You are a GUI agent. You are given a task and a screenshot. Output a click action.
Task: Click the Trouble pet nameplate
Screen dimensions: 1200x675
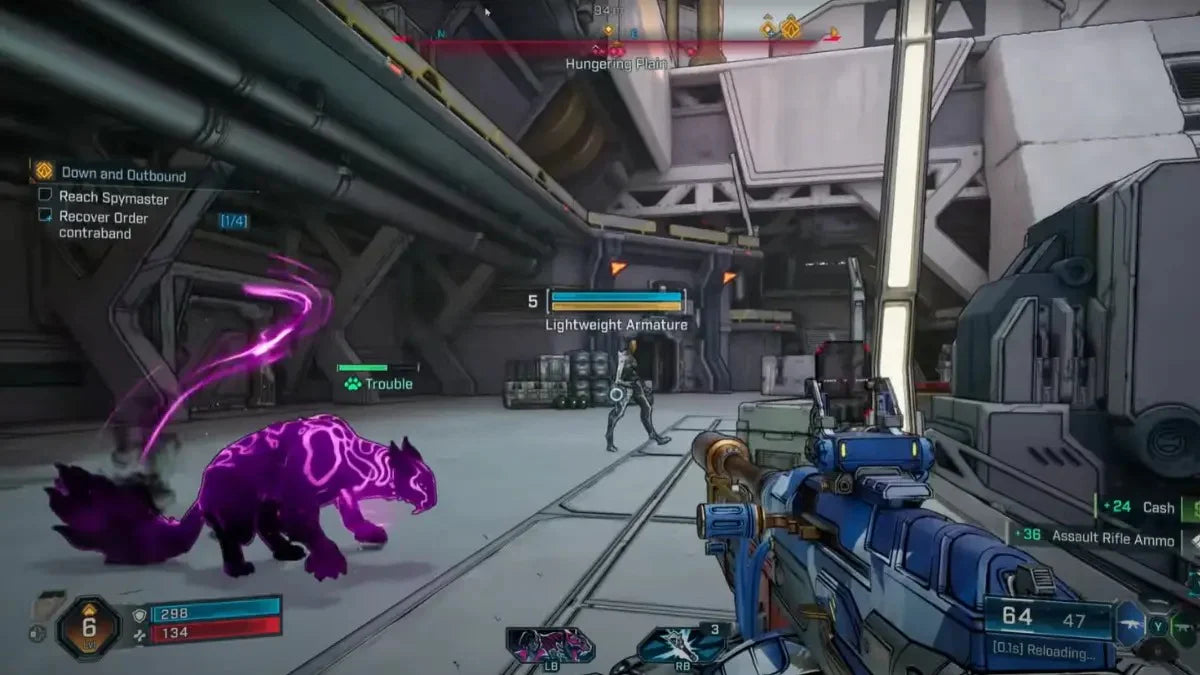378,383
